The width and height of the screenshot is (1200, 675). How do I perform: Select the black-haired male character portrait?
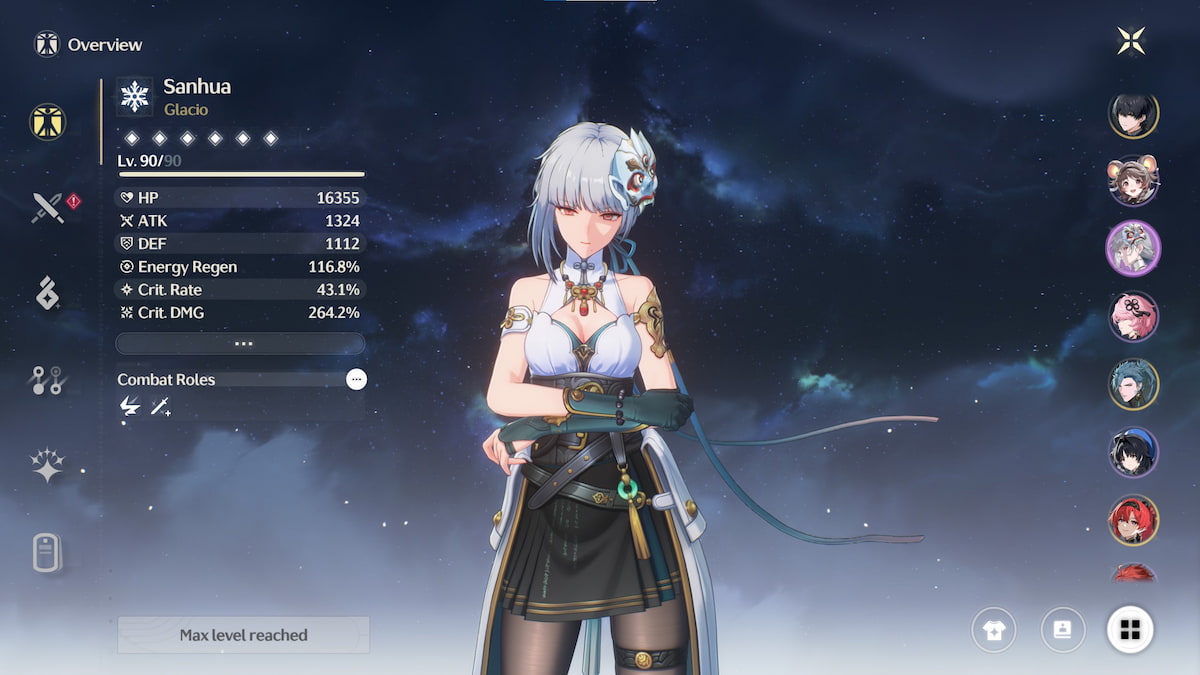pos(1133,114)
